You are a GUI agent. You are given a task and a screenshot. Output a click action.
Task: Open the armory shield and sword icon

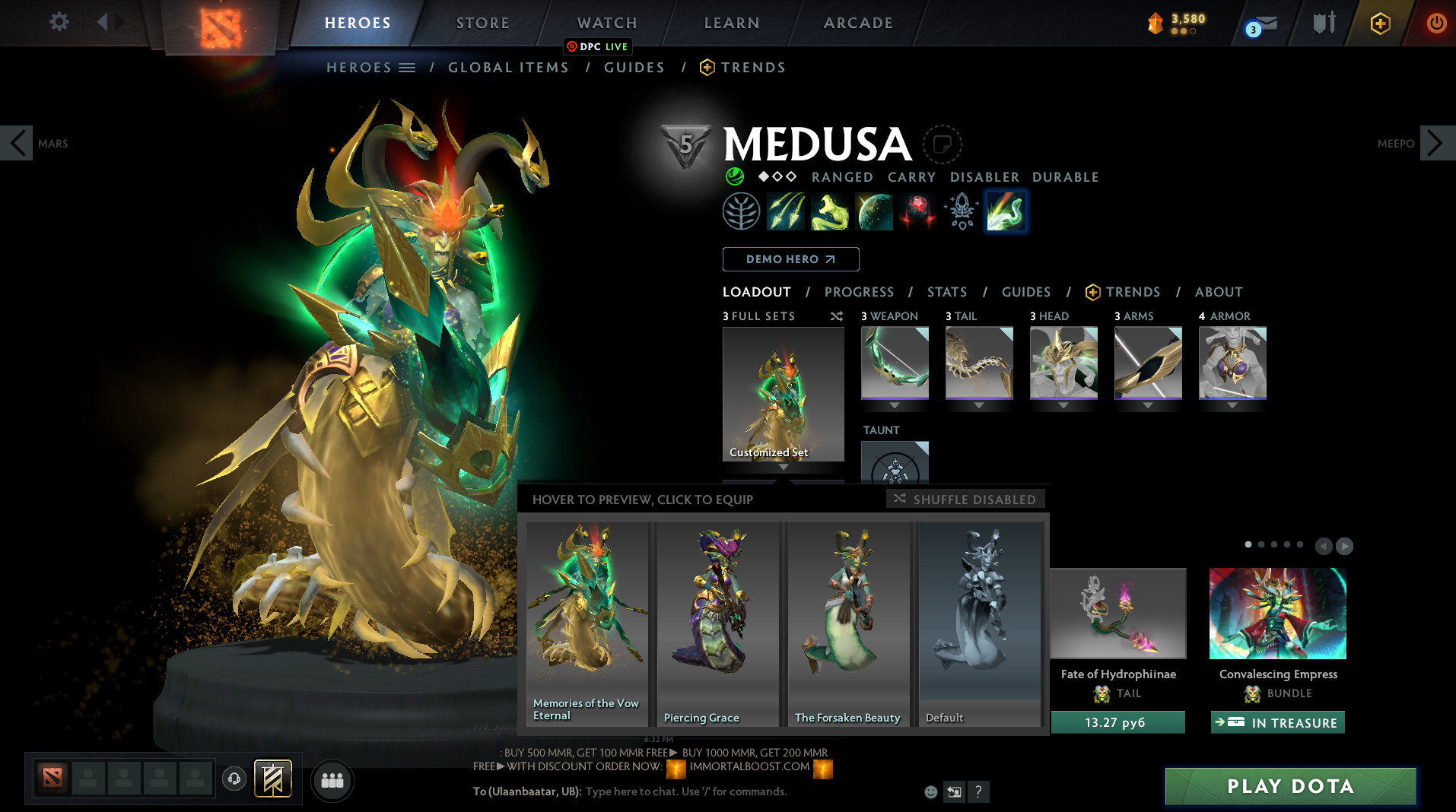pos(1322,22)
